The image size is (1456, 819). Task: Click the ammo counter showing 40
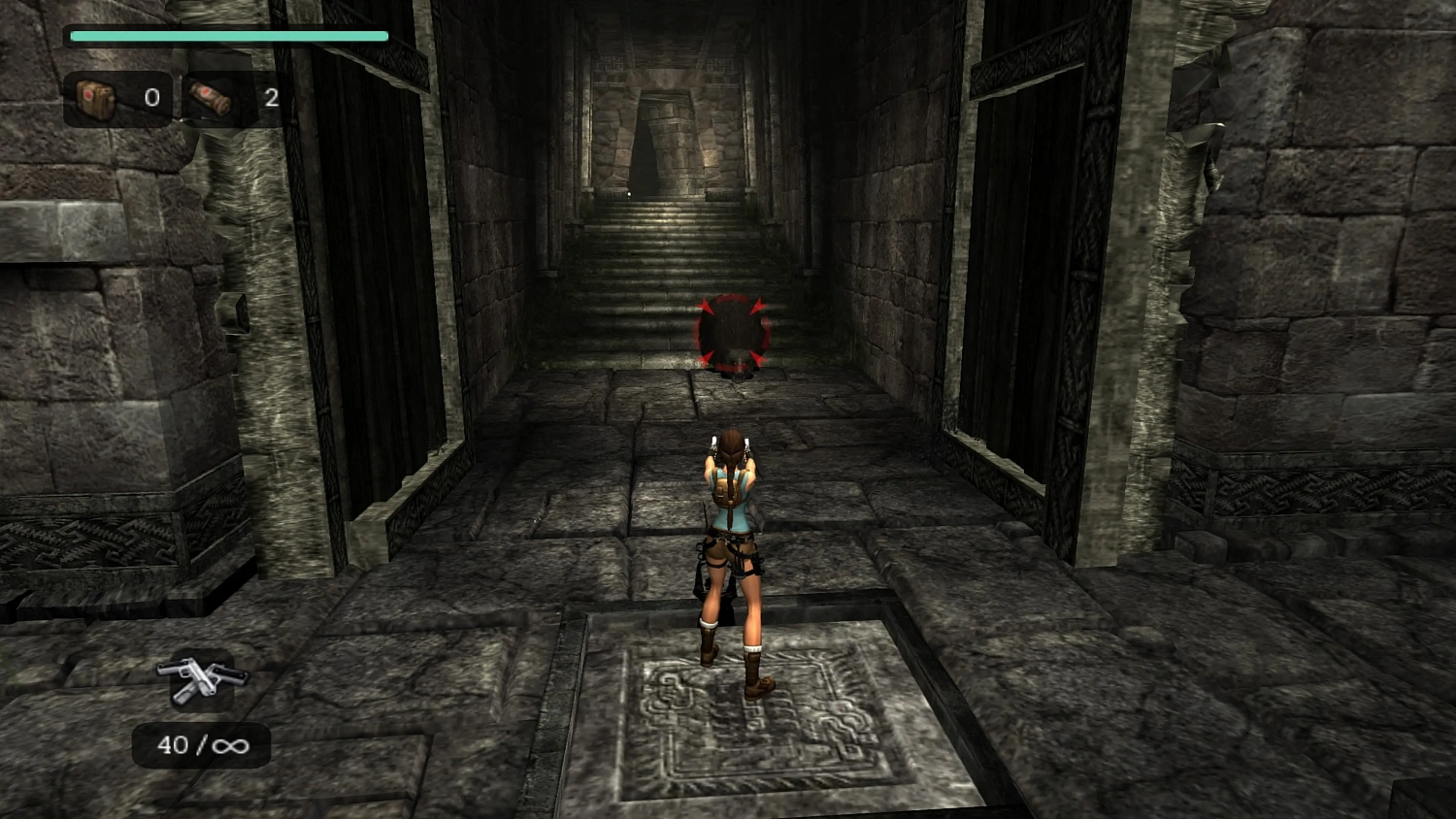(173, 745)
